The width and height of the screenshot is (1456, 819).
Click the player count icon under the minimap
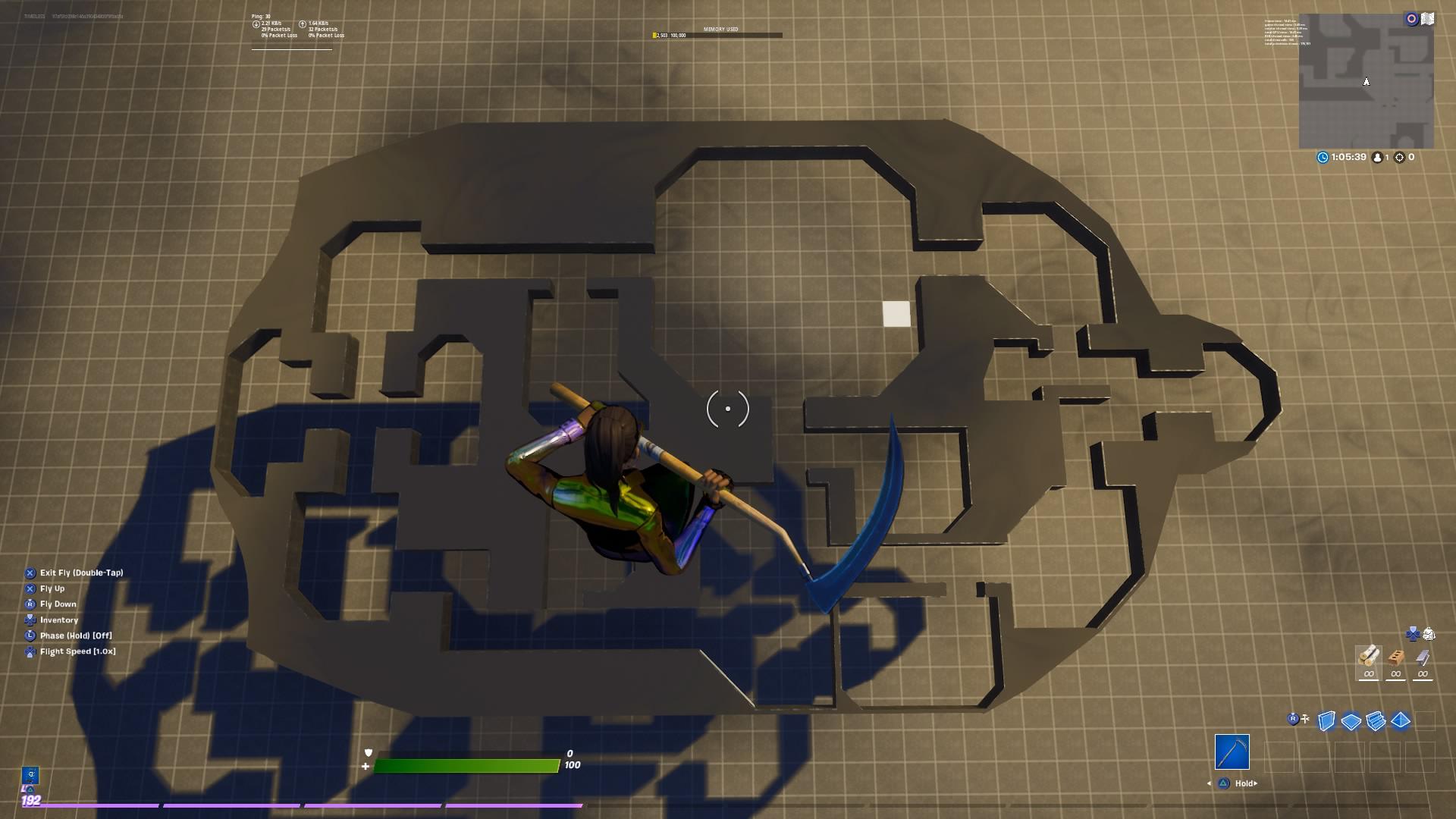[x=1378, y=157]
